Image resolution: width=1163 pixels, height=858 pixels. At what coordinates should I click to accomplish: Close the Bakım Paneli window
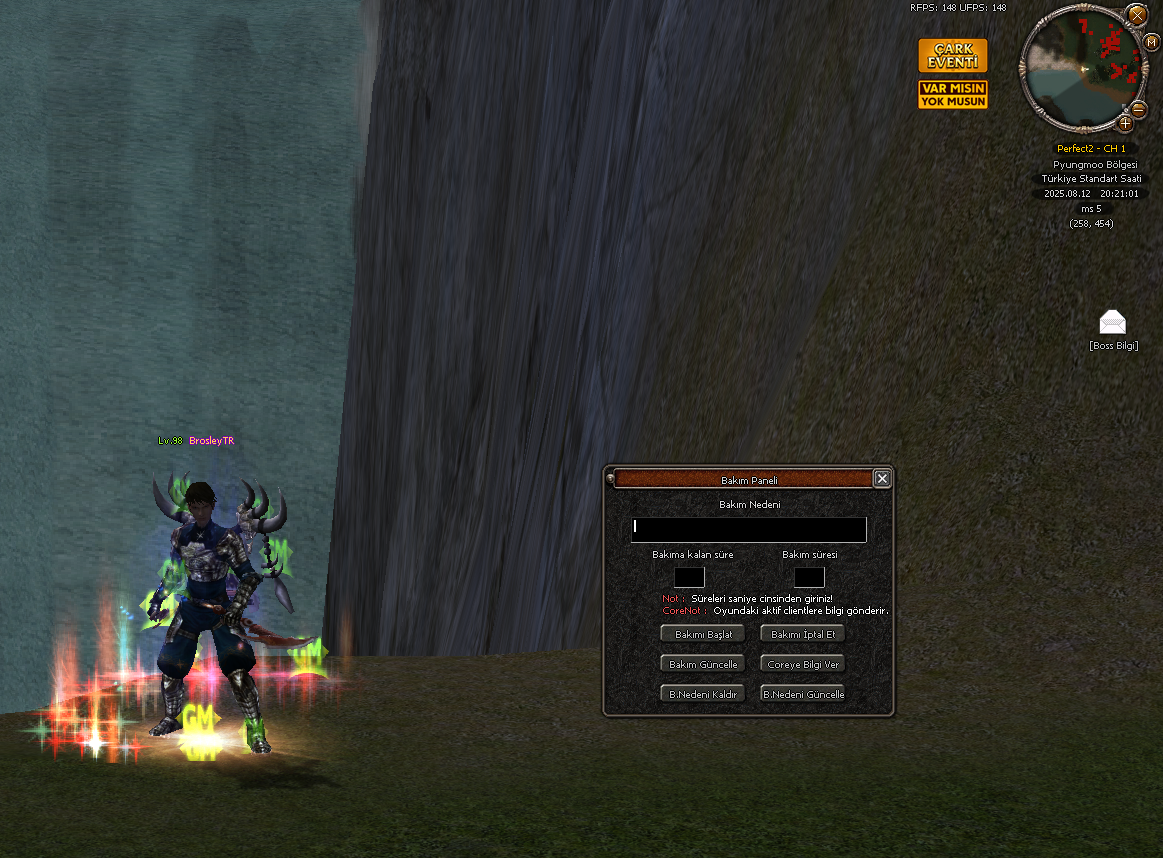click(x=882, y=479)
